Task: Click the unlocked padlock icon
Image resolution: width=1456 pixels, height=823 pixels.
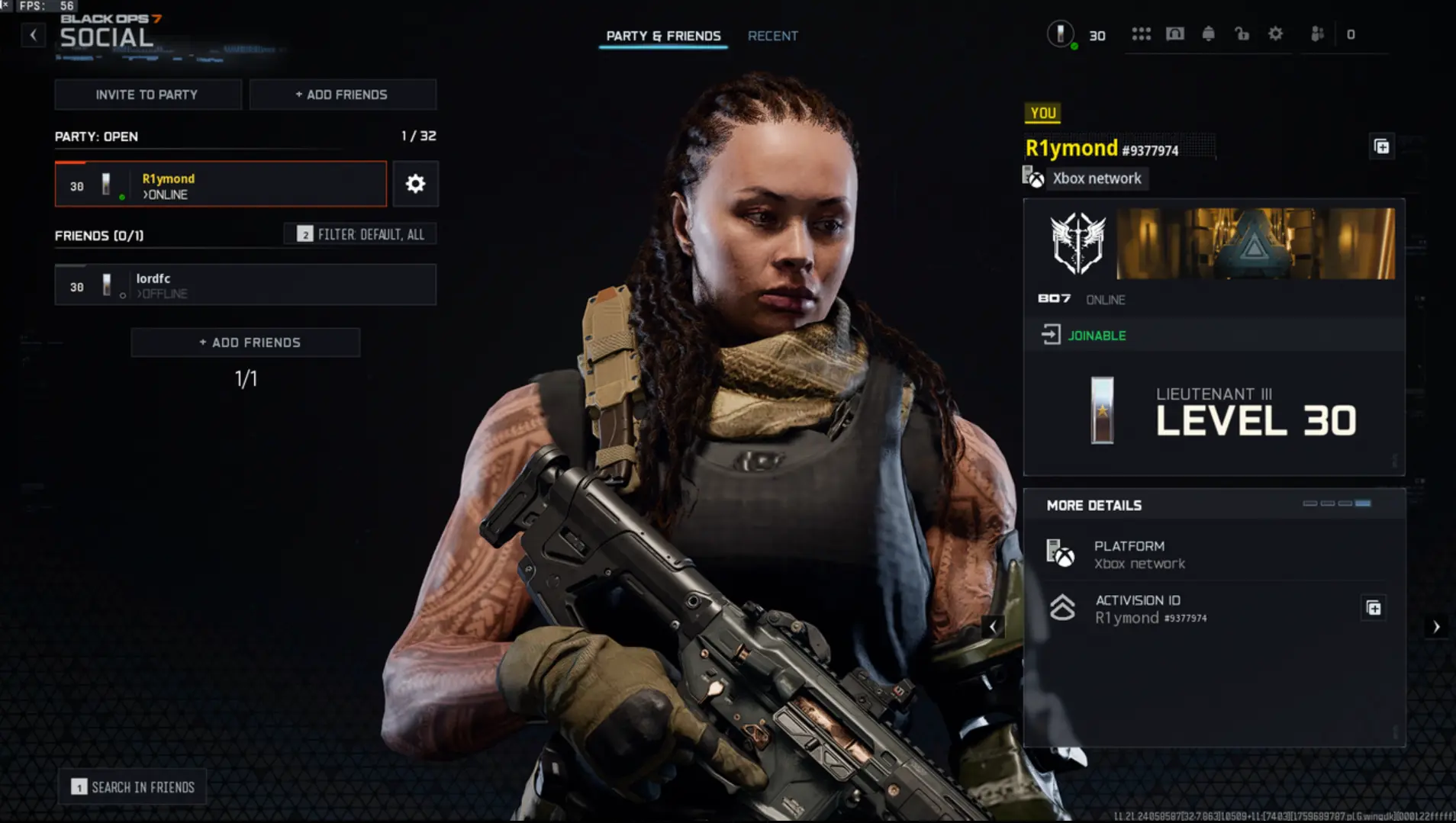Action: point(1242,34)
